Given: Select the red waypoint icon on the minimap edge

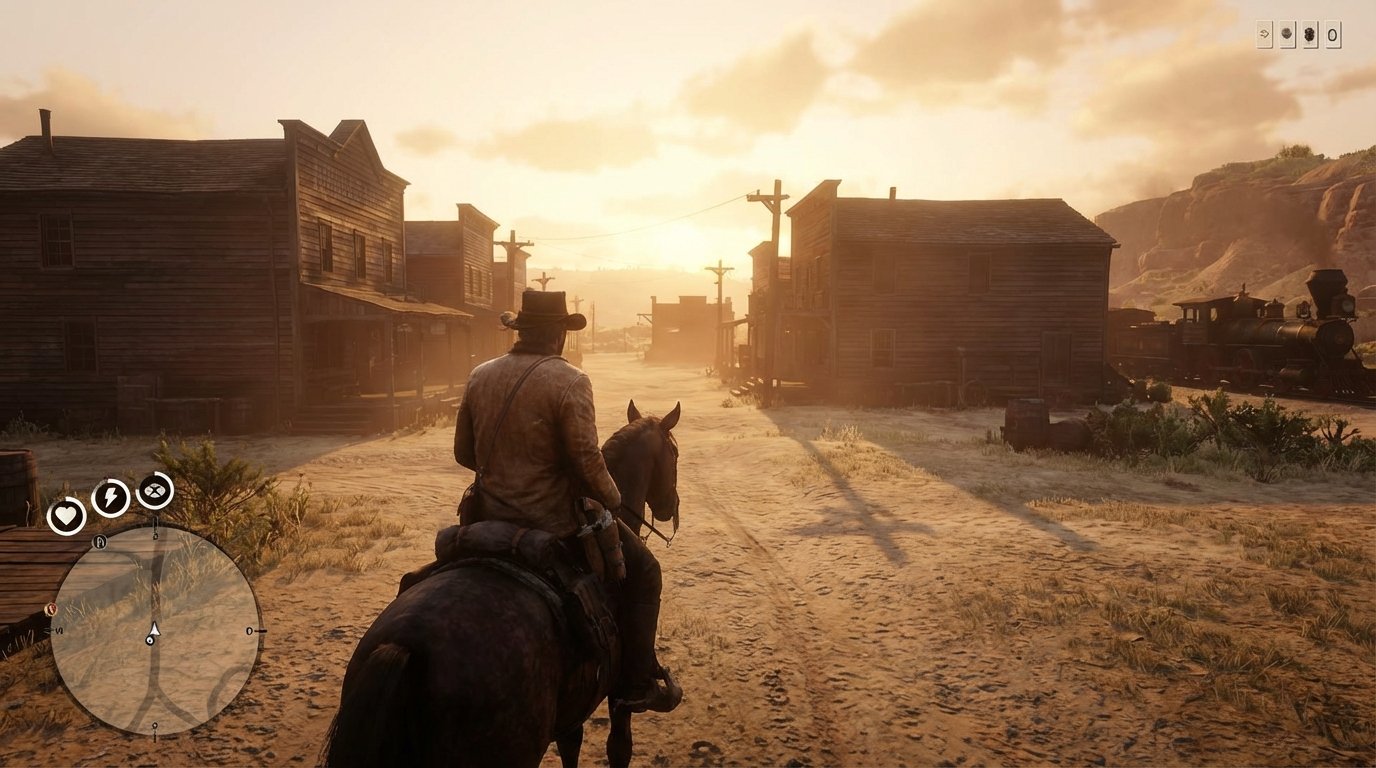Looking at the screenshot, I should tap(51, 610).
